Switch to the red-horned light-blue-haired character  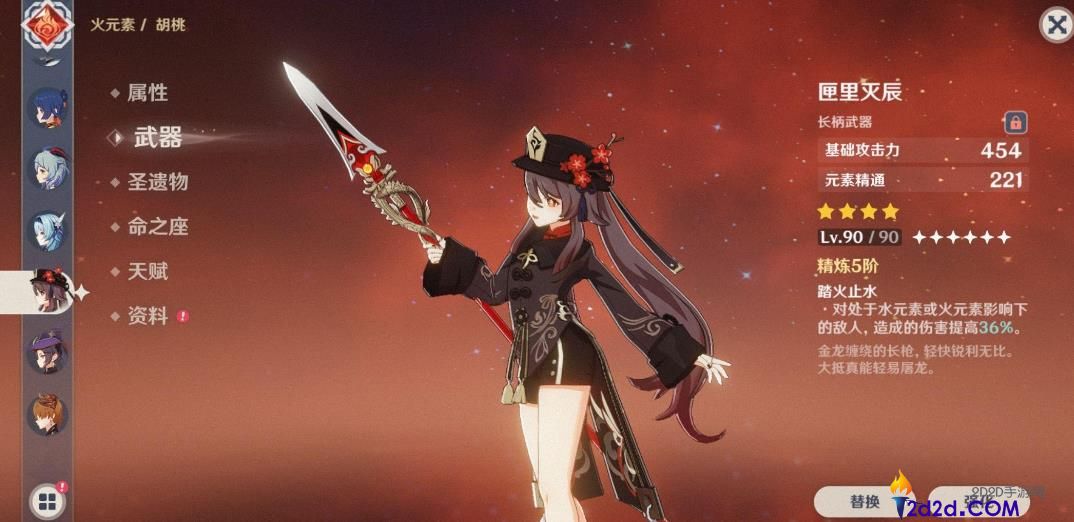[x=46, y=170]
